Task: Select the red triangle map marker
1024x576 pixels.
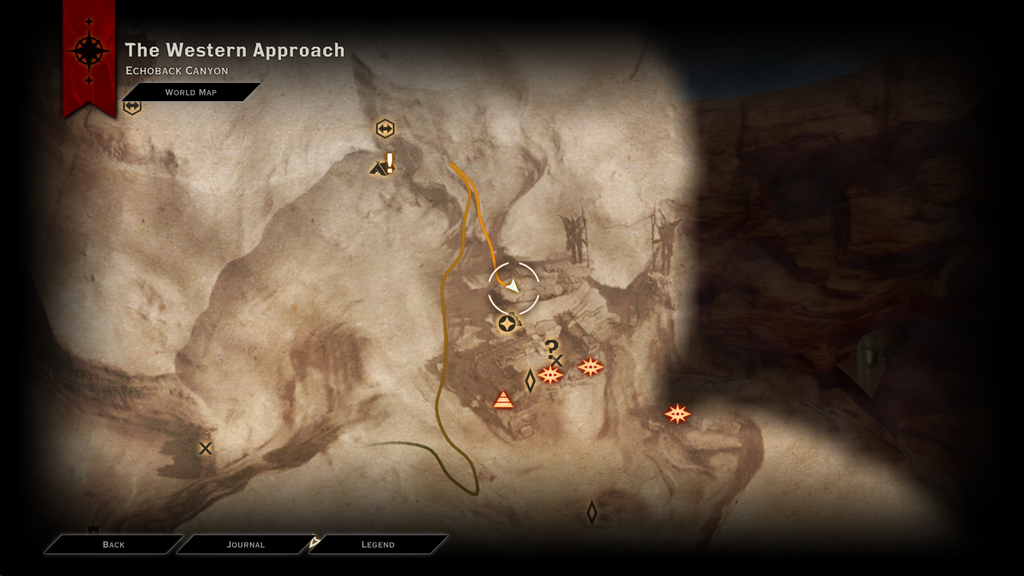Action: (503, 400)
